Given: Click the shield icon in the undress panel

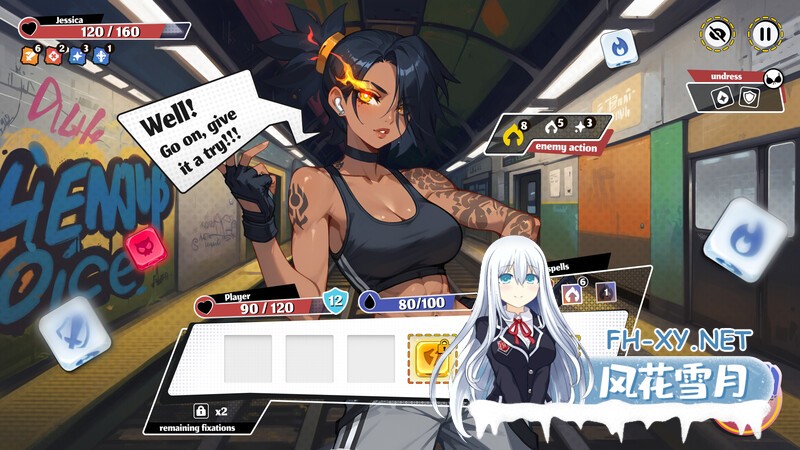Looking at the screenshot, I should 747,97.
